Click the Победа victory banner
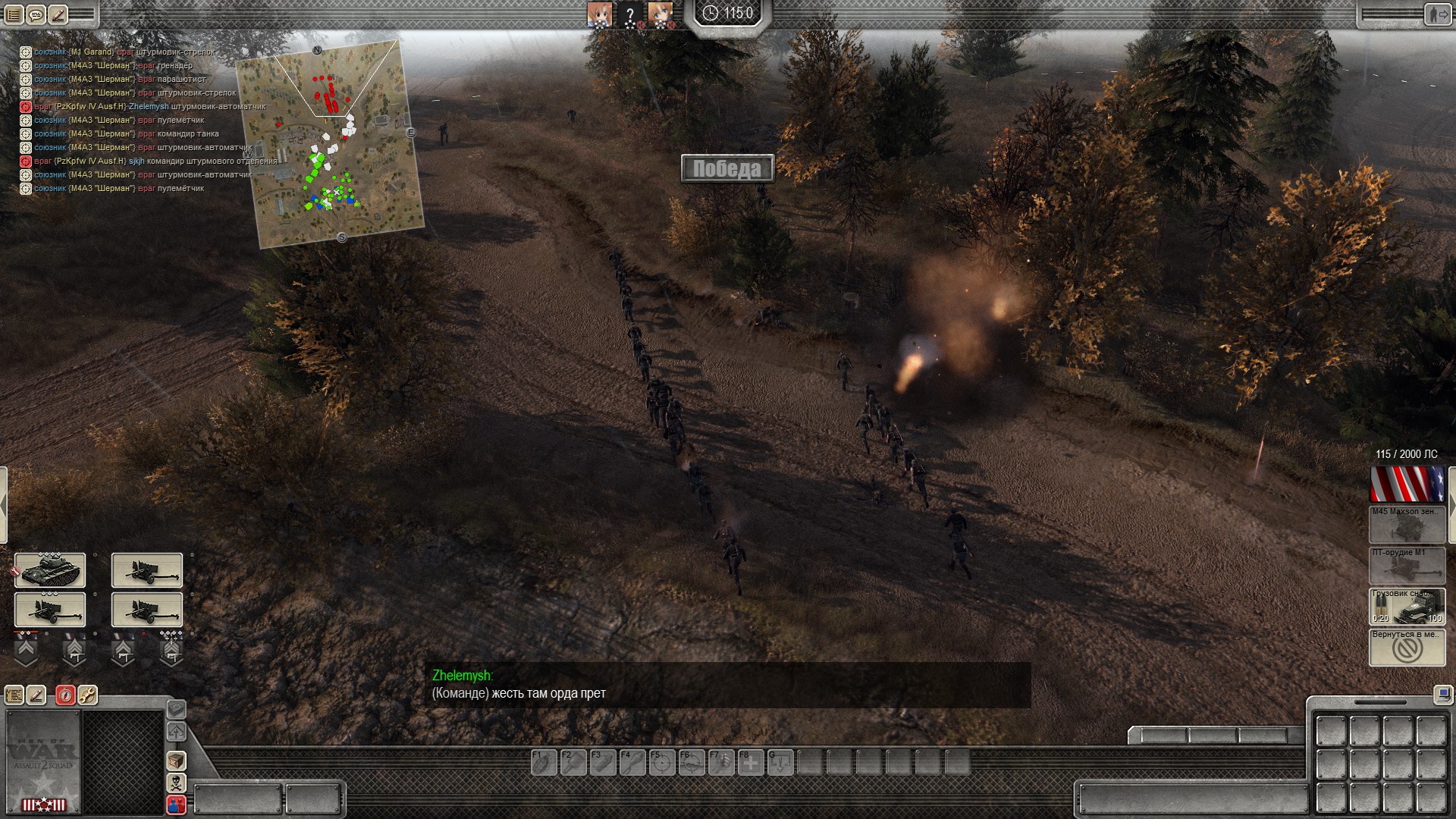This screenshot has height=819, width=1456. (x=726, y=168)
